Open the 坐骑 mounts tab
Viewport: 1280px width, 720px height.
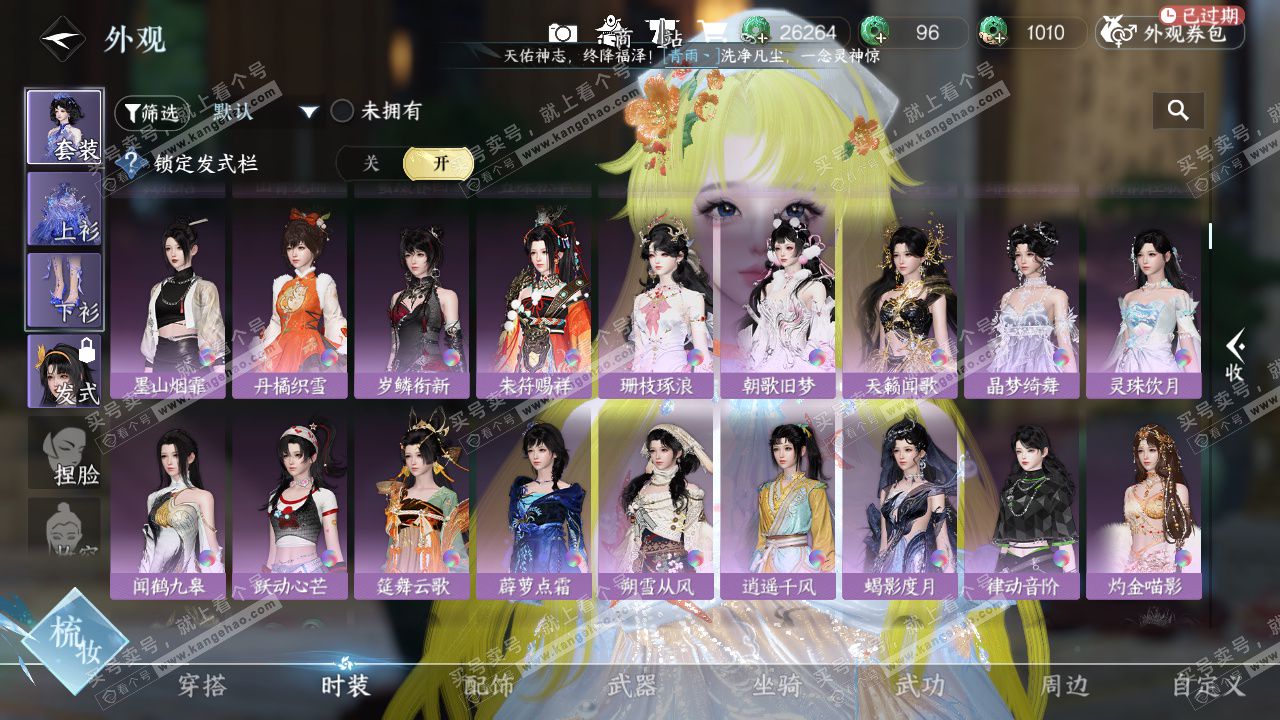point(777,685)
